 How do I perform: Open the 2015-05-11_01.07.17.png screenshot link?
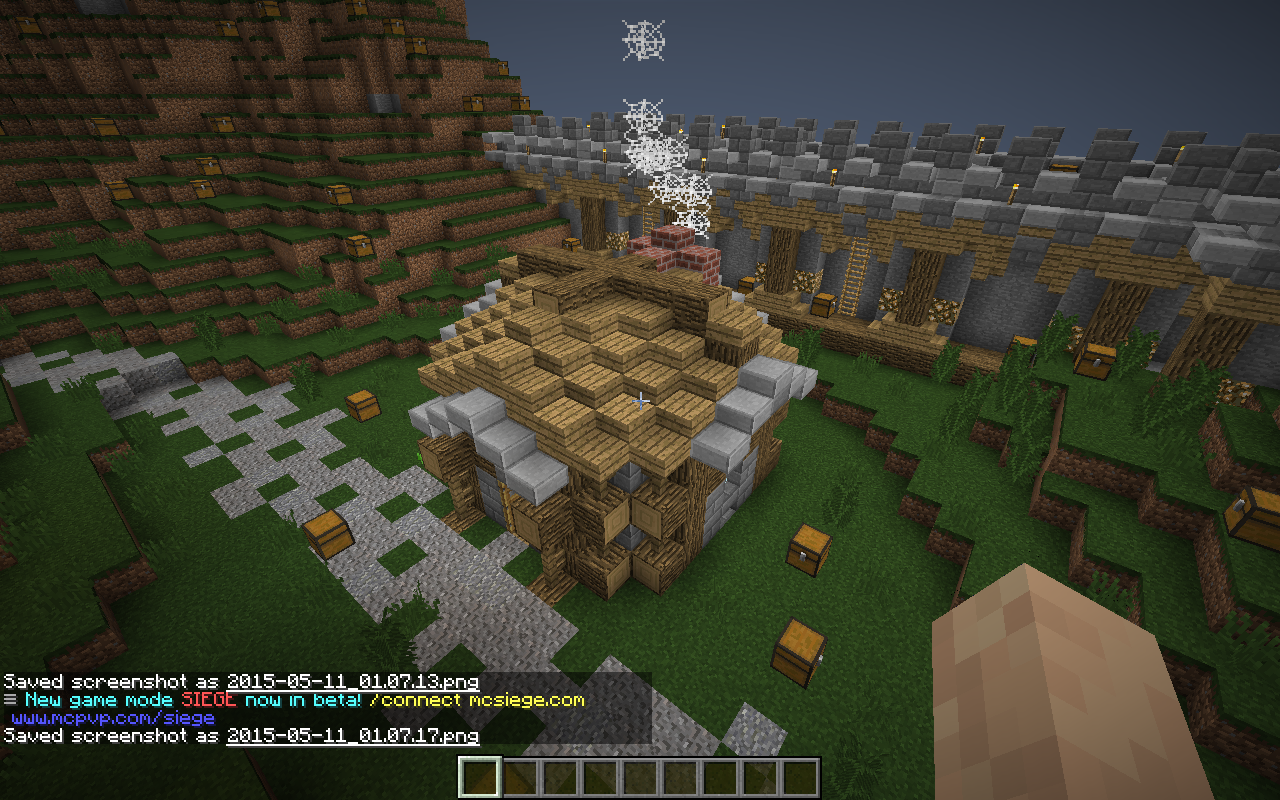(x=352, y=736)
